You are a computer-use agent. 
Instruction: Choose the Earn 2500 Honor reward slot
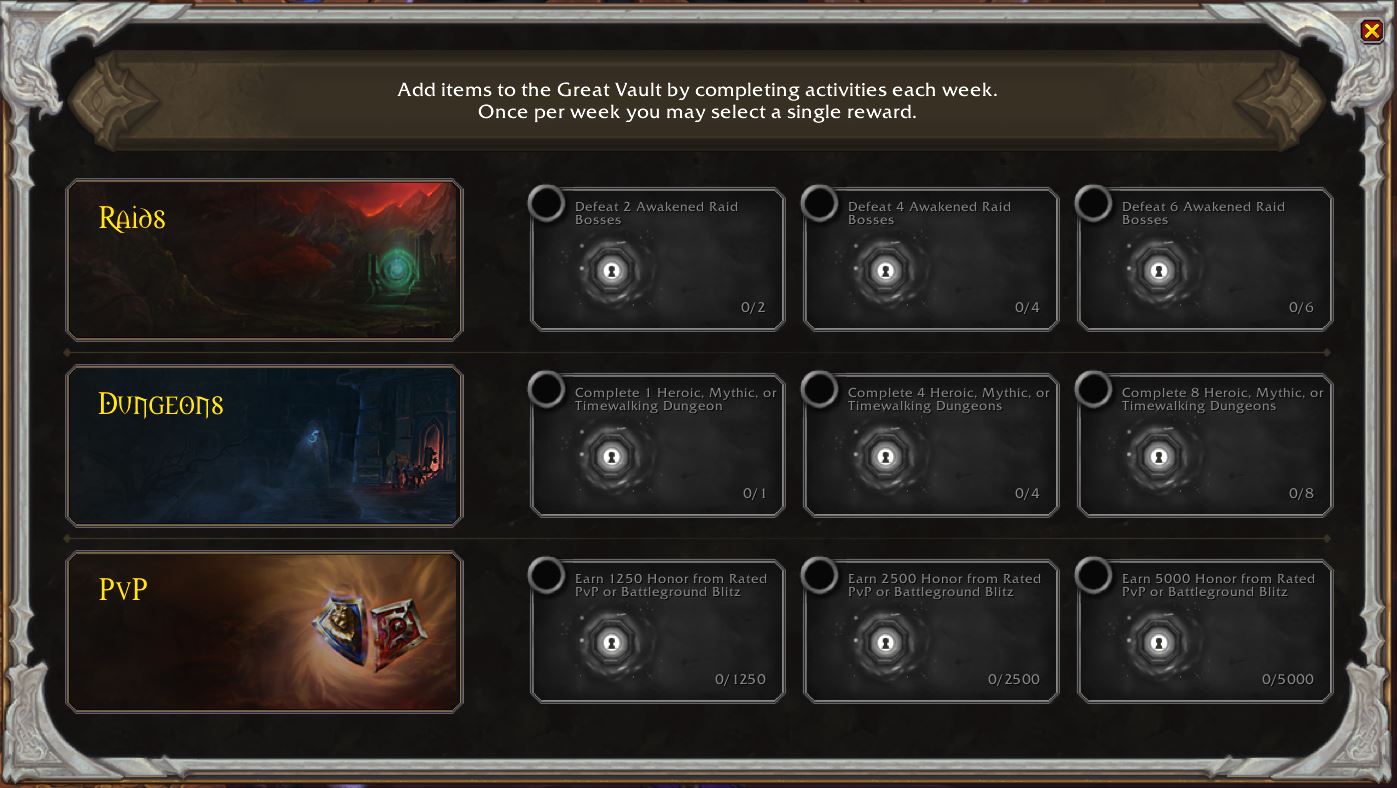pyautogui.click(x=931, y=632)
